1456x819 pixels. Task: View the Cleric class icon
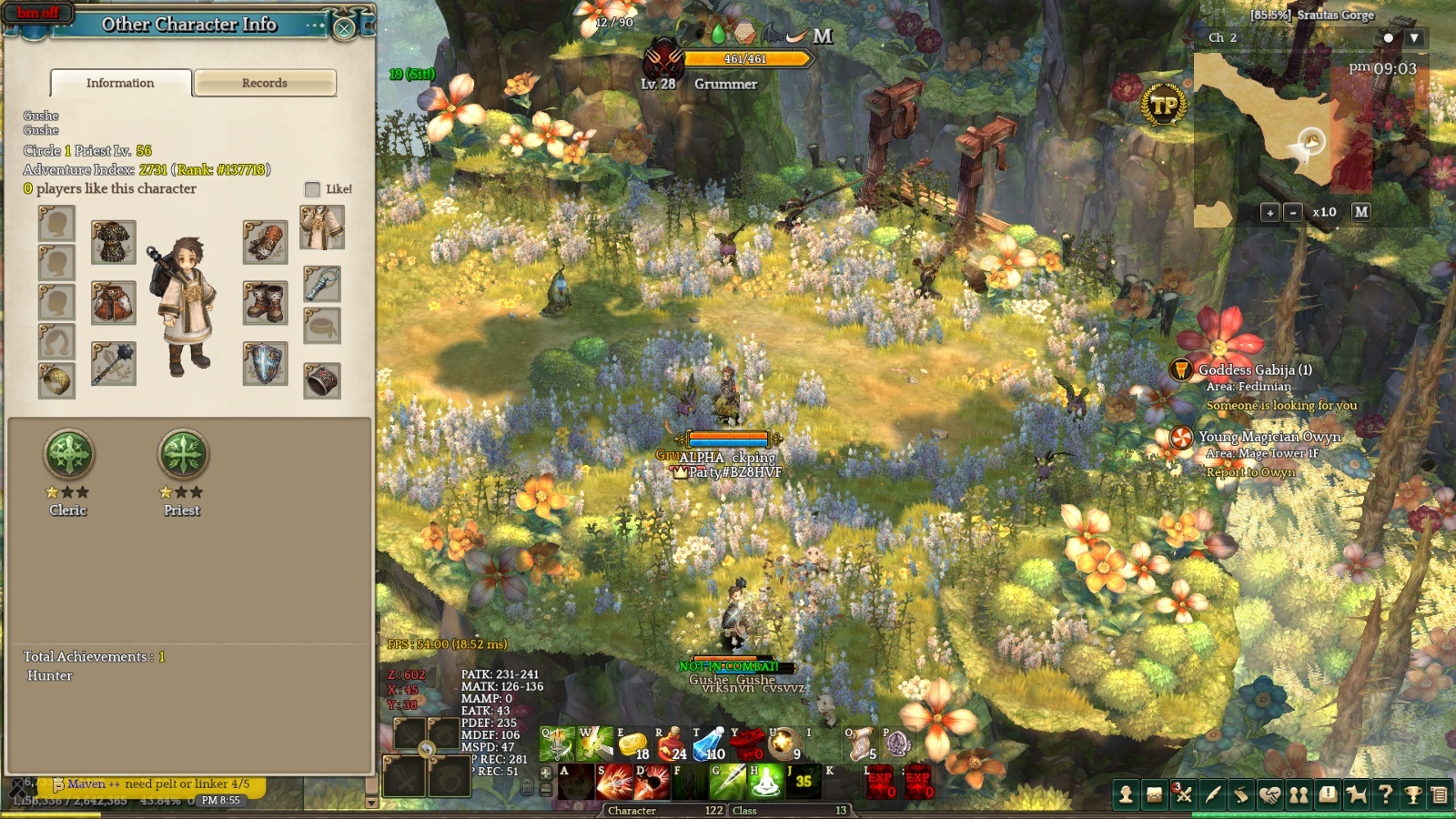click(x=69, y=454)
